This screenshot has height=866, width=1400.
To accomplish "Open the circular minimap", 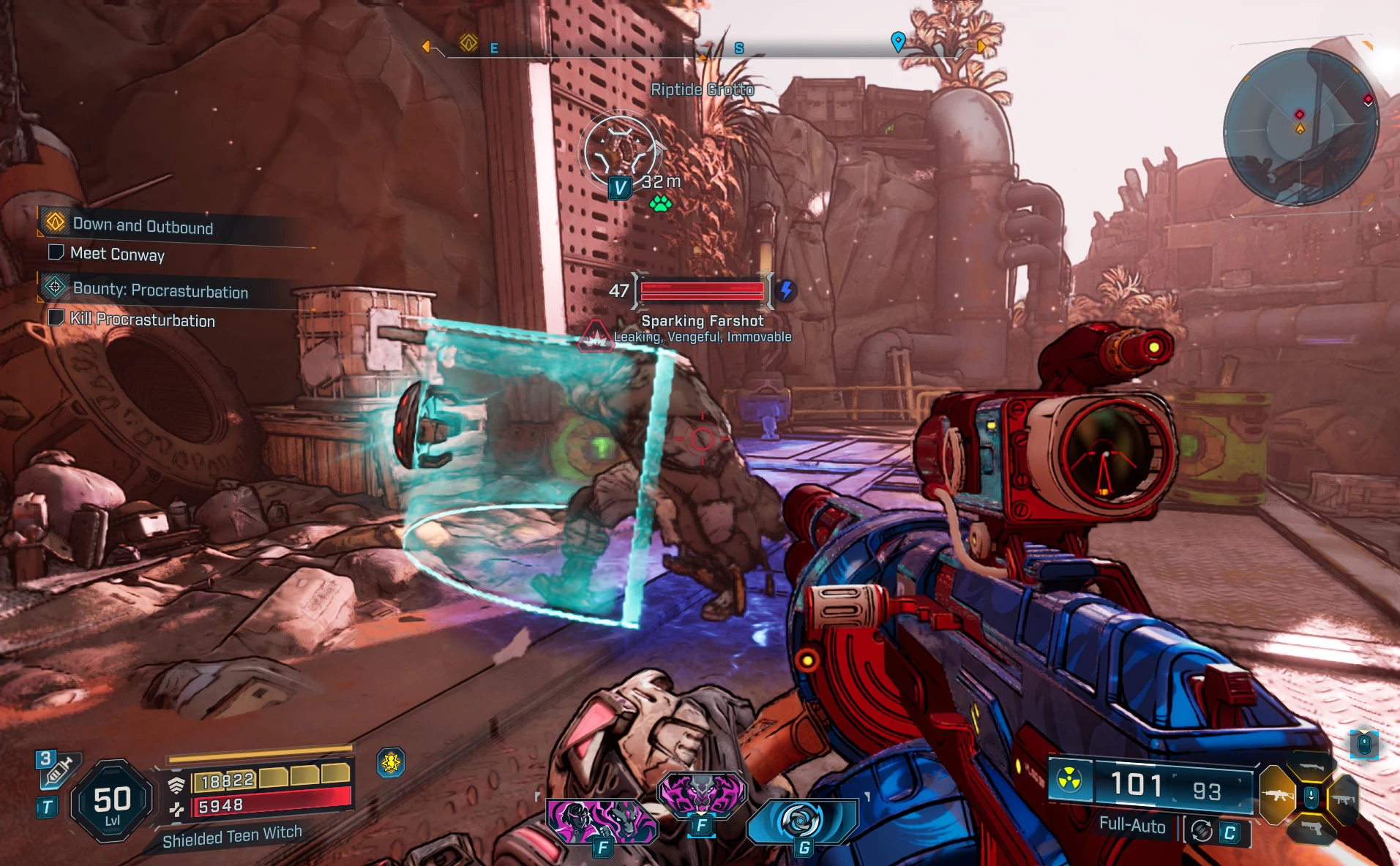I will [1300, 126].
